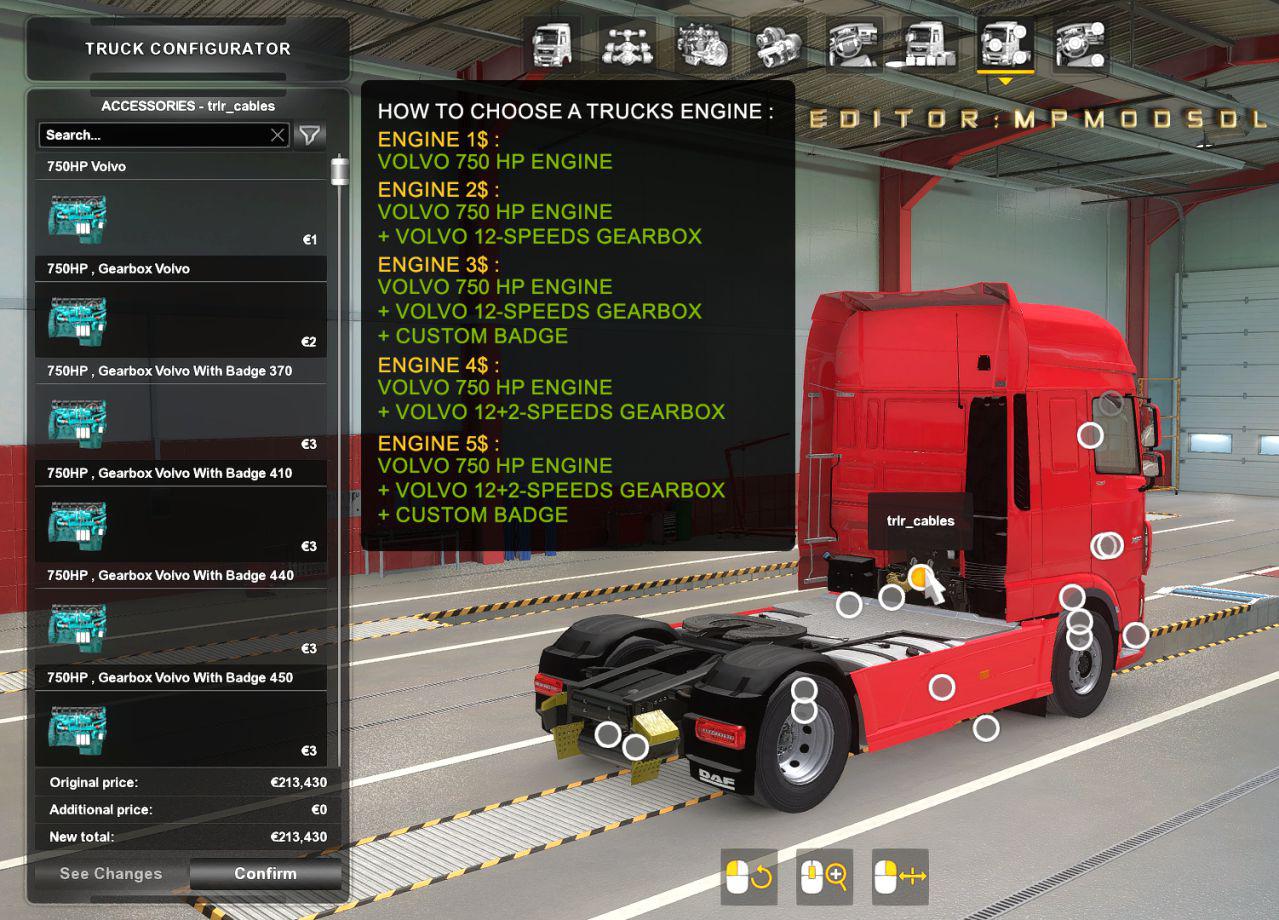
Task: Click the rotate camera mouse icon
Action: tap(749, 877)
